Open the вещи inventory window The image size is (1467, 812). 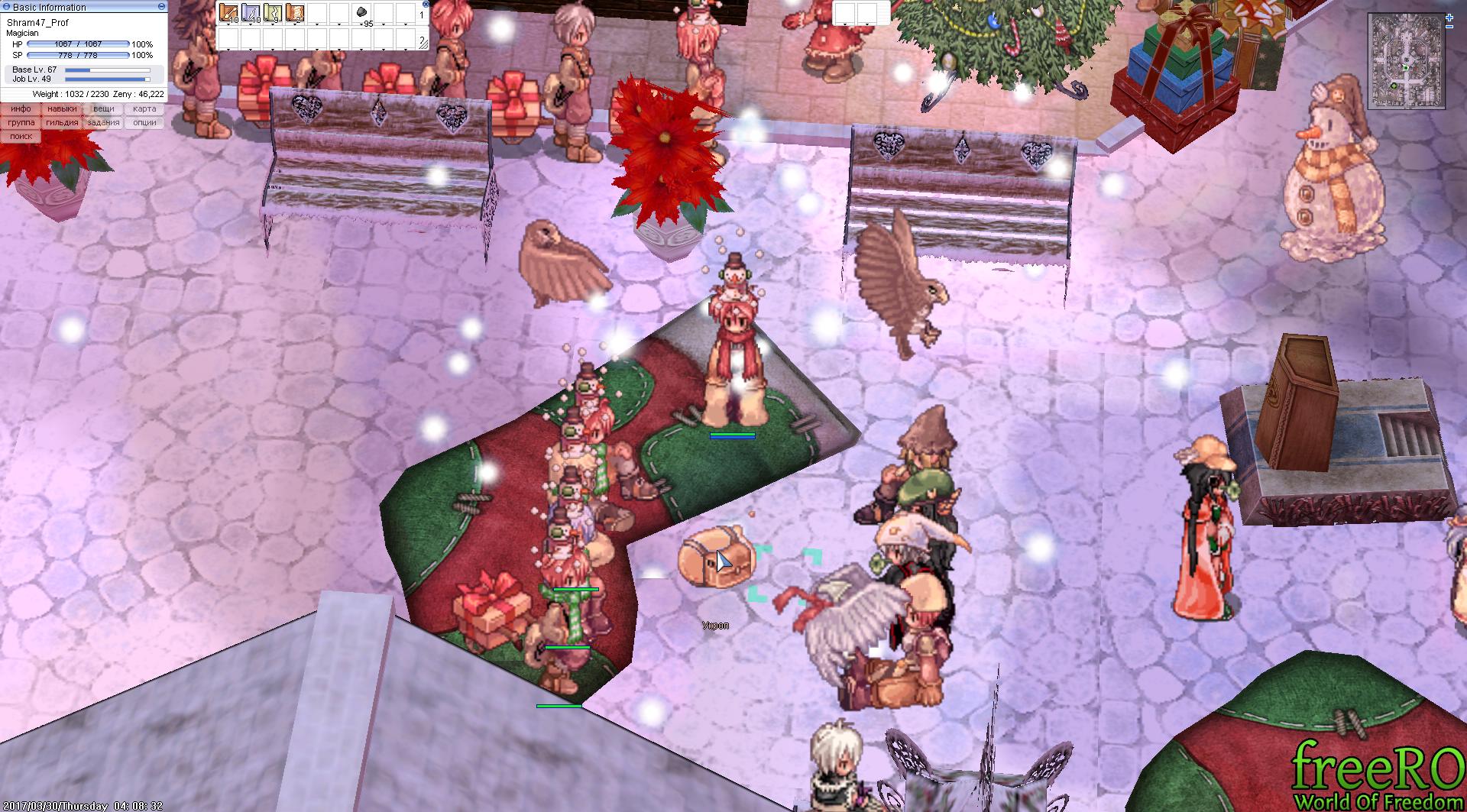pos(103,109)
